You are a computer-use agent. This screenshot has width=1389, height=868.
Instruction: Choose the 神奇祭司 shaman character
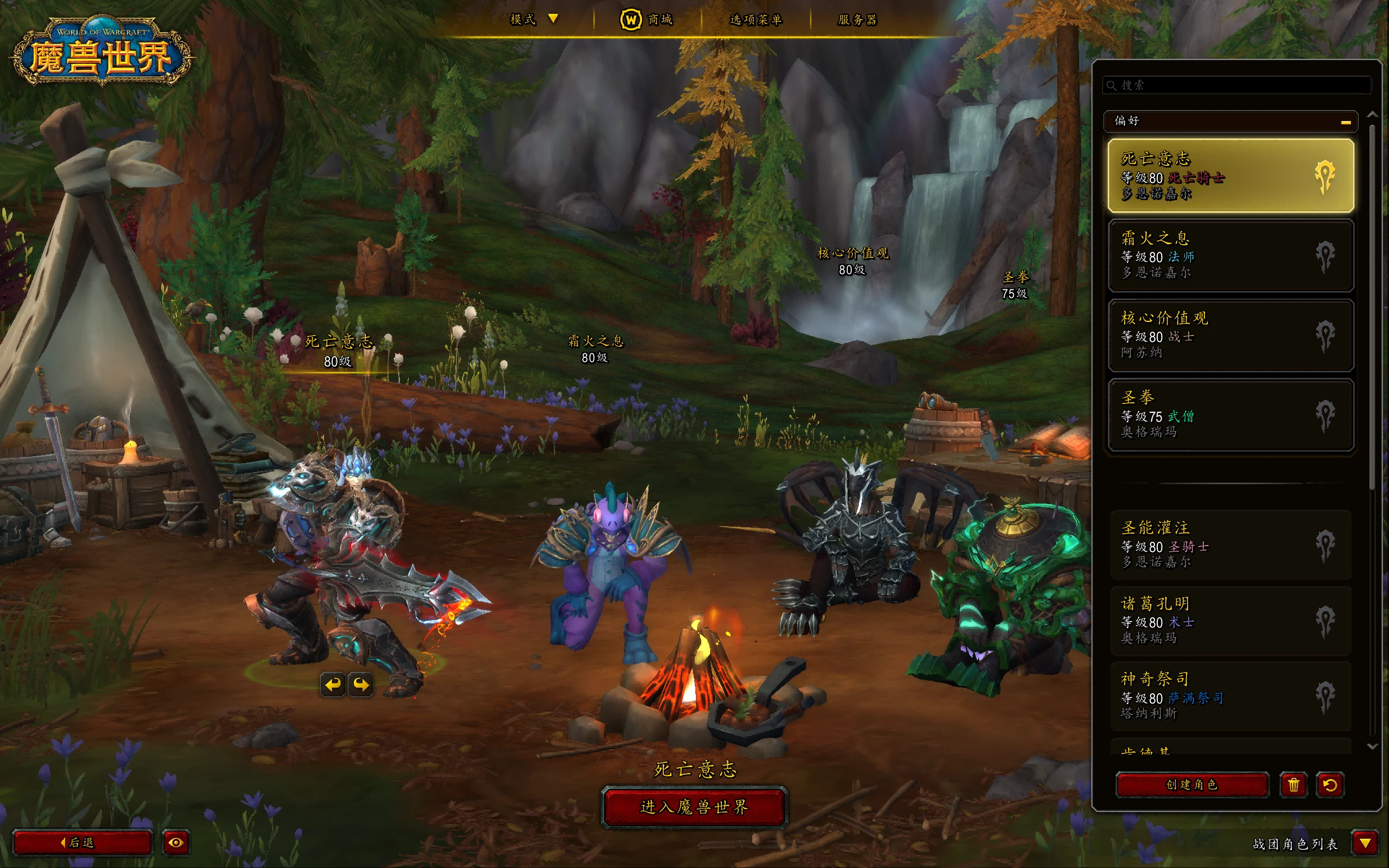[1230, 696]
